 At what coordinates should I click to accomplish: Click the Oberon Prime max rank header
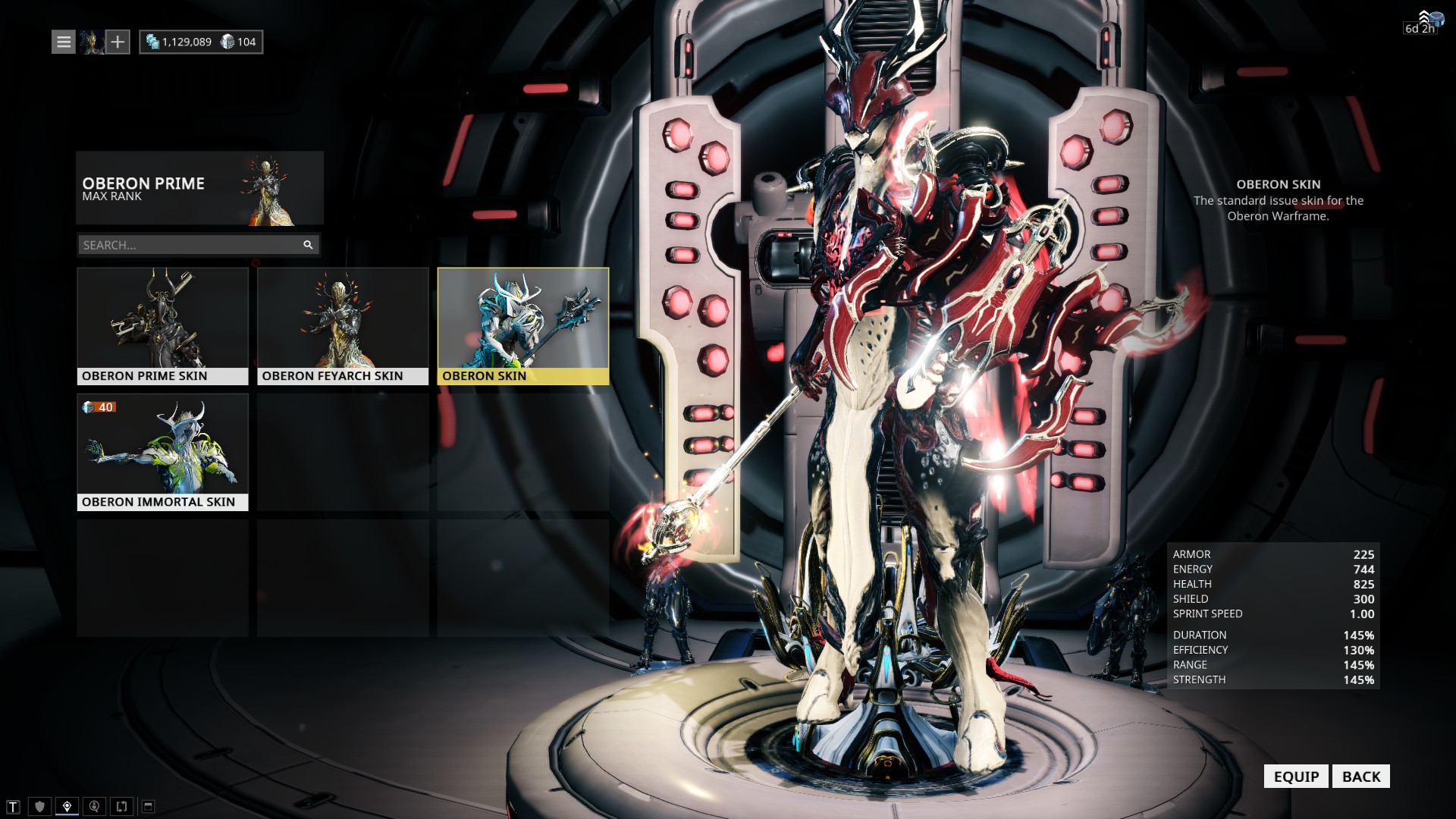coord(199,188)
